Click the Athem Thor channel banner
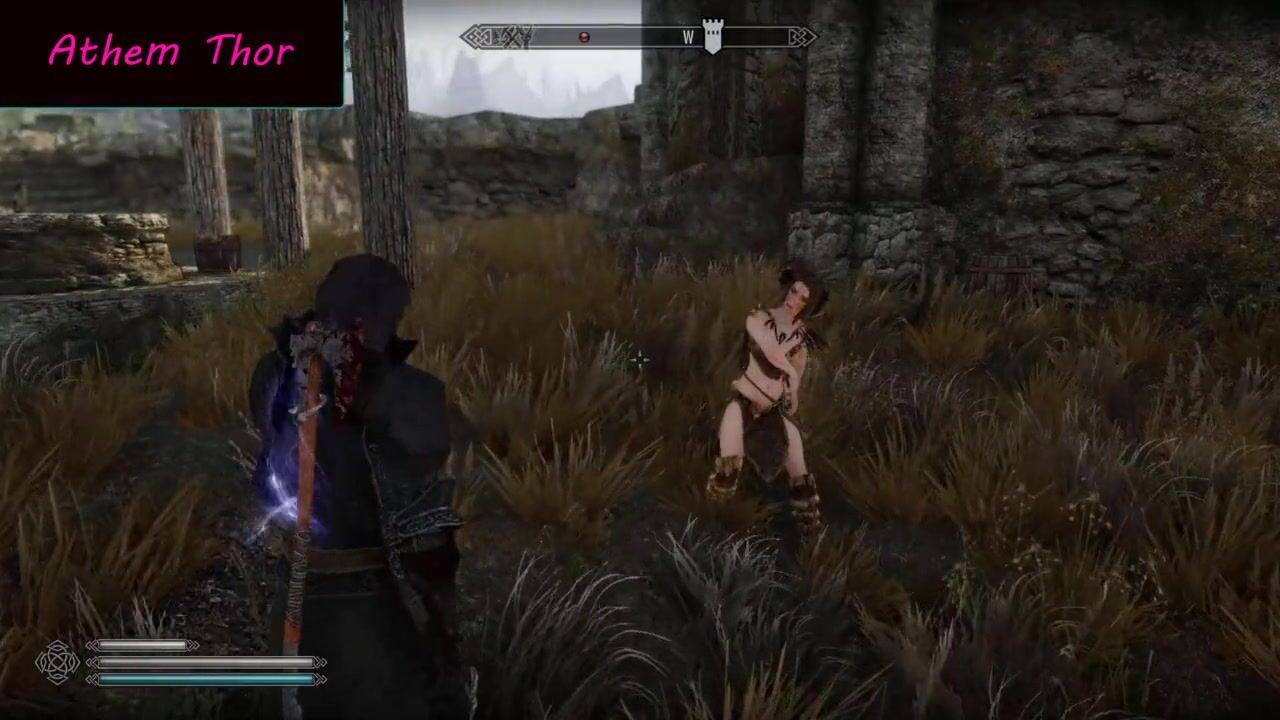Image resolution: width=1280 pixels, height=720 pixels. (x=172, y=52)
